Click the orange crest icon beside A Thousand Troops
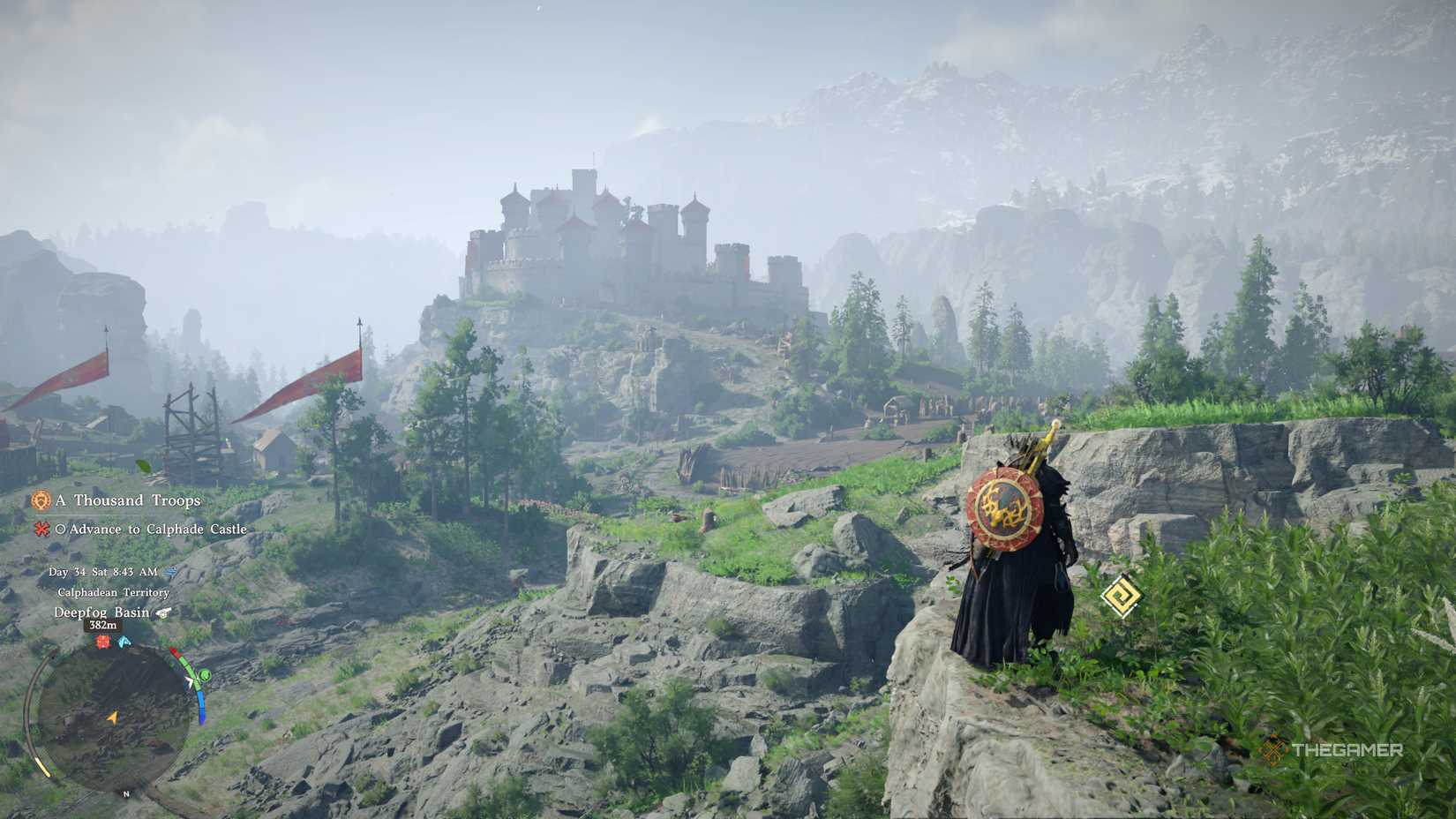 pos(41,501)
